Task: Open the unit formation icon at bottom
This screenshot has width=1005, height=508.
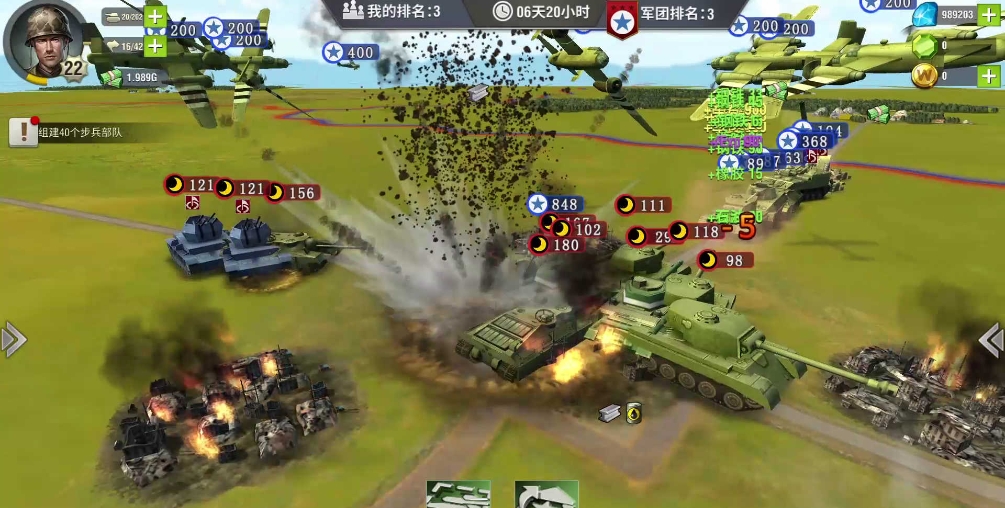Action: click(x=458, y=494)
